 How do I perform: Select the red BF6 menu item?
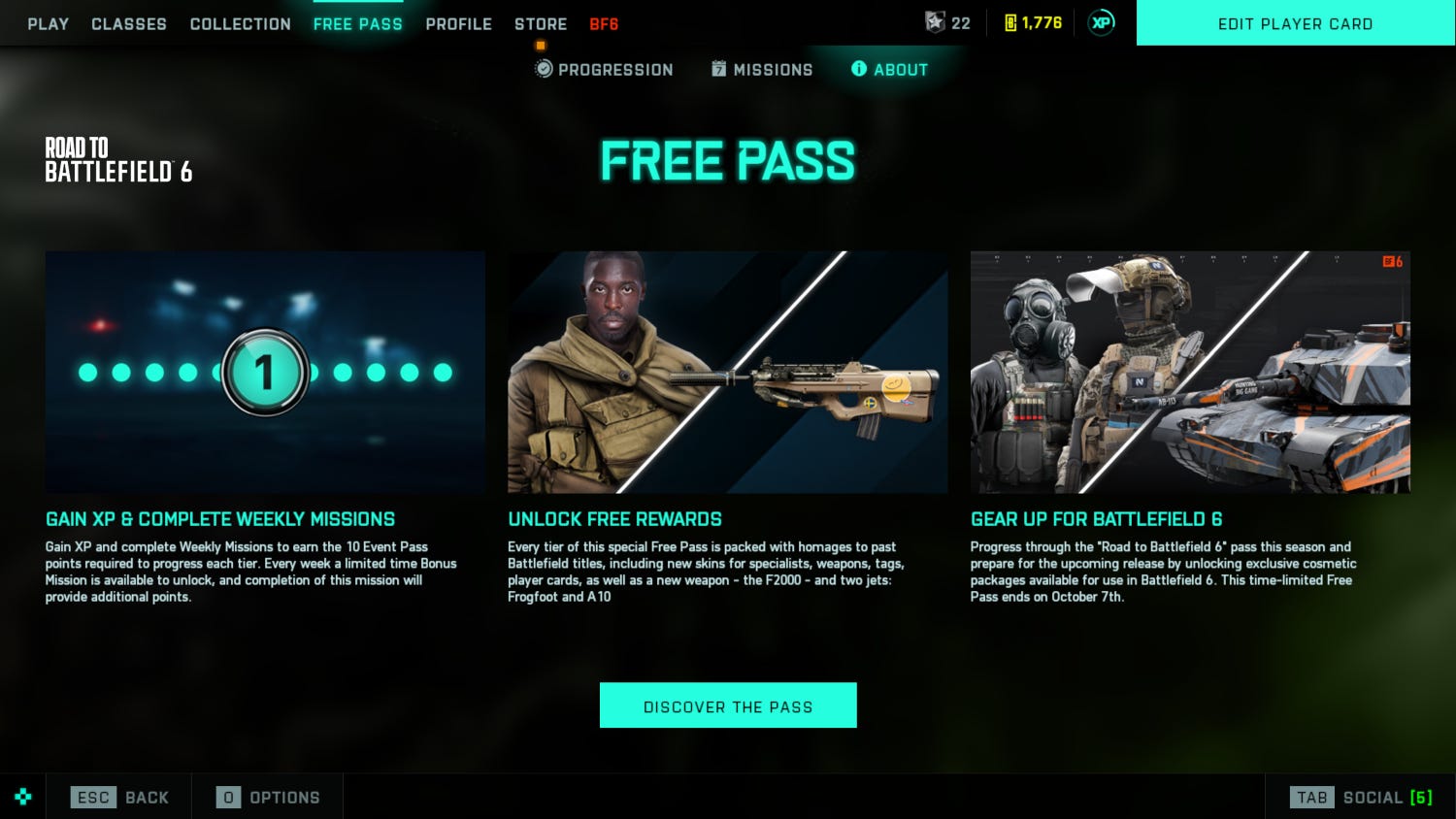pyautogui.click(x=604, y=23)
